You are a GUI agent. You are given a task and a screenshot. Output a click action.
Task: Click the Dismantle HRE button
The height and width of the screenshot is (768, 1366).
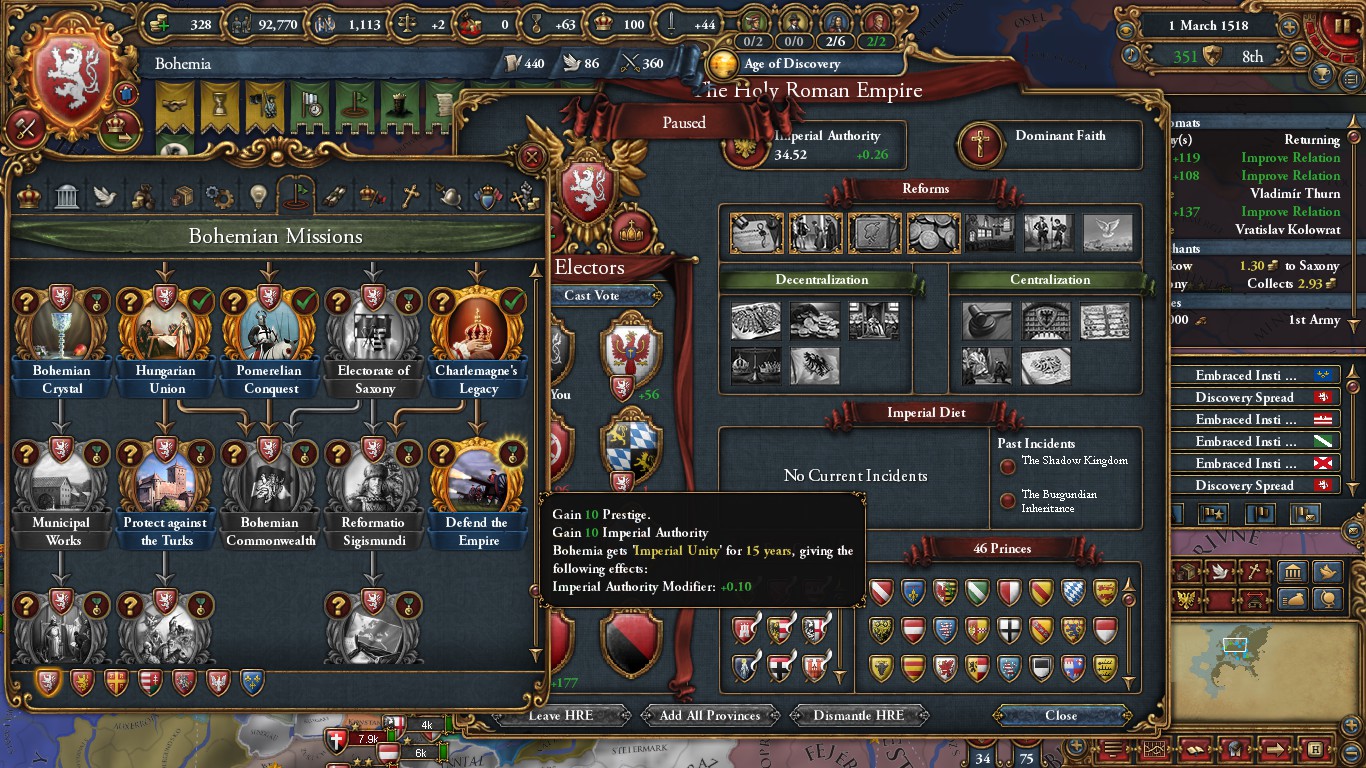(x=859, y=715)
